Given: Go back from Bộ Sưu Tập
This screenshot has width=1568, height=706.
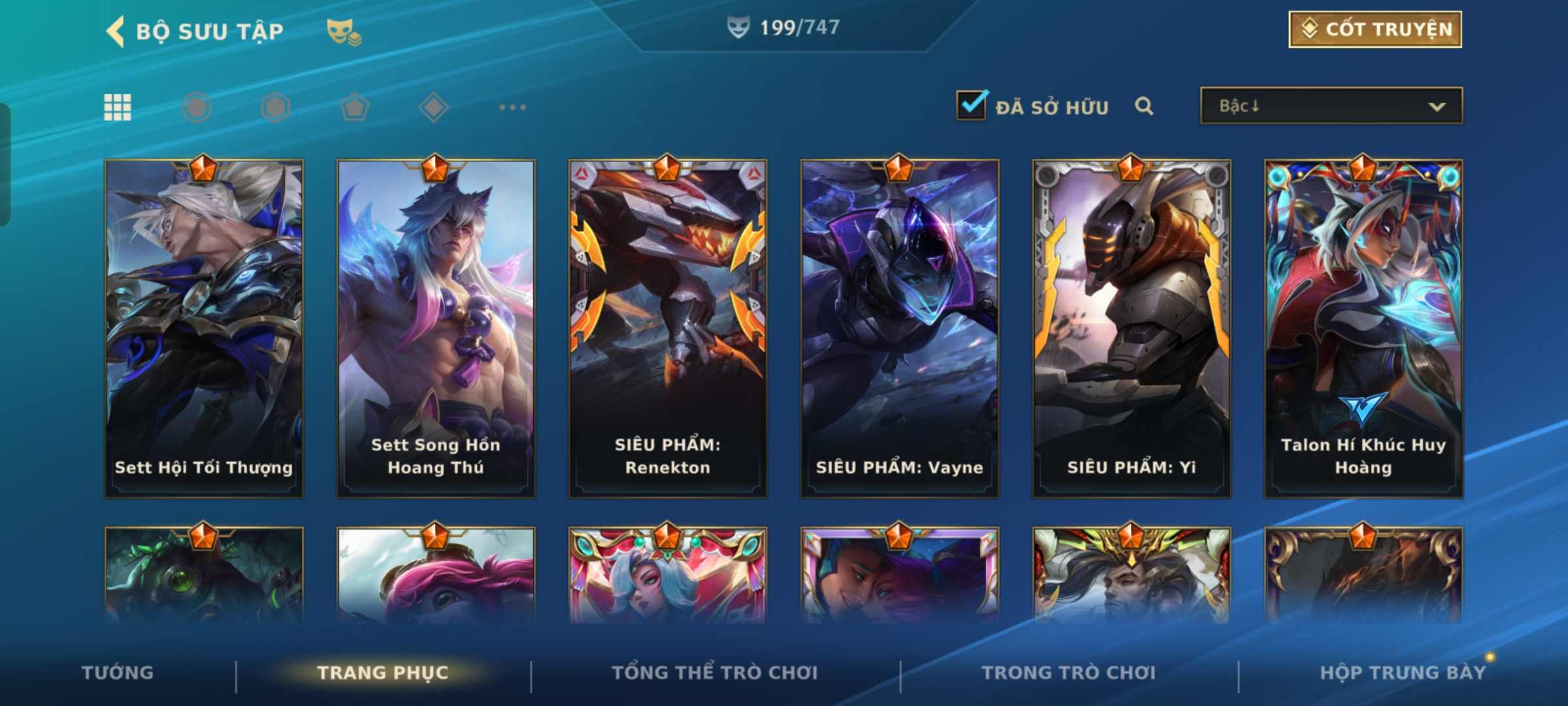Looking at the screenshot, I should coord(116,31).
